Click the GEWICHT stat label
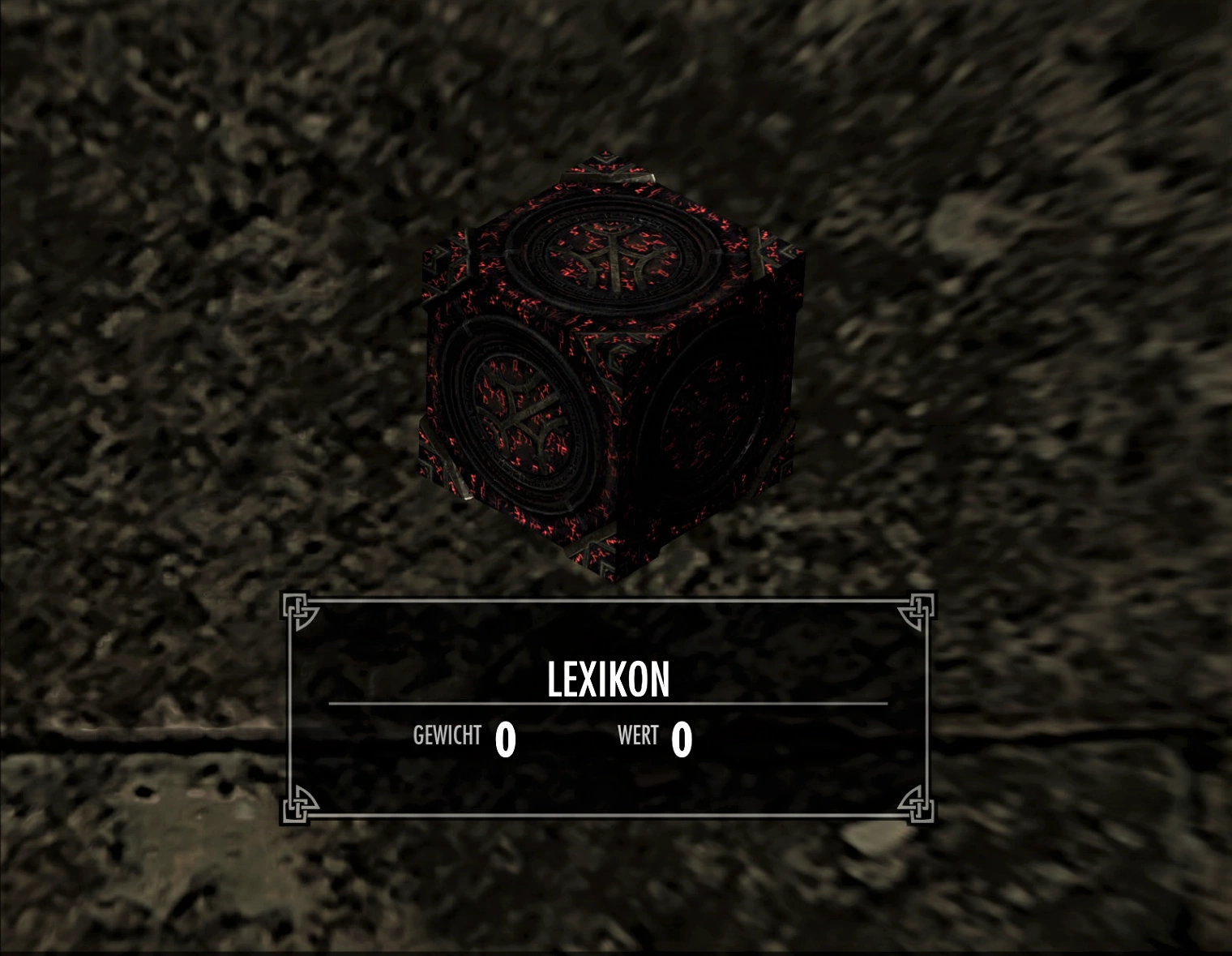This screenshot has width=1232, height=956. pos(447,735)
